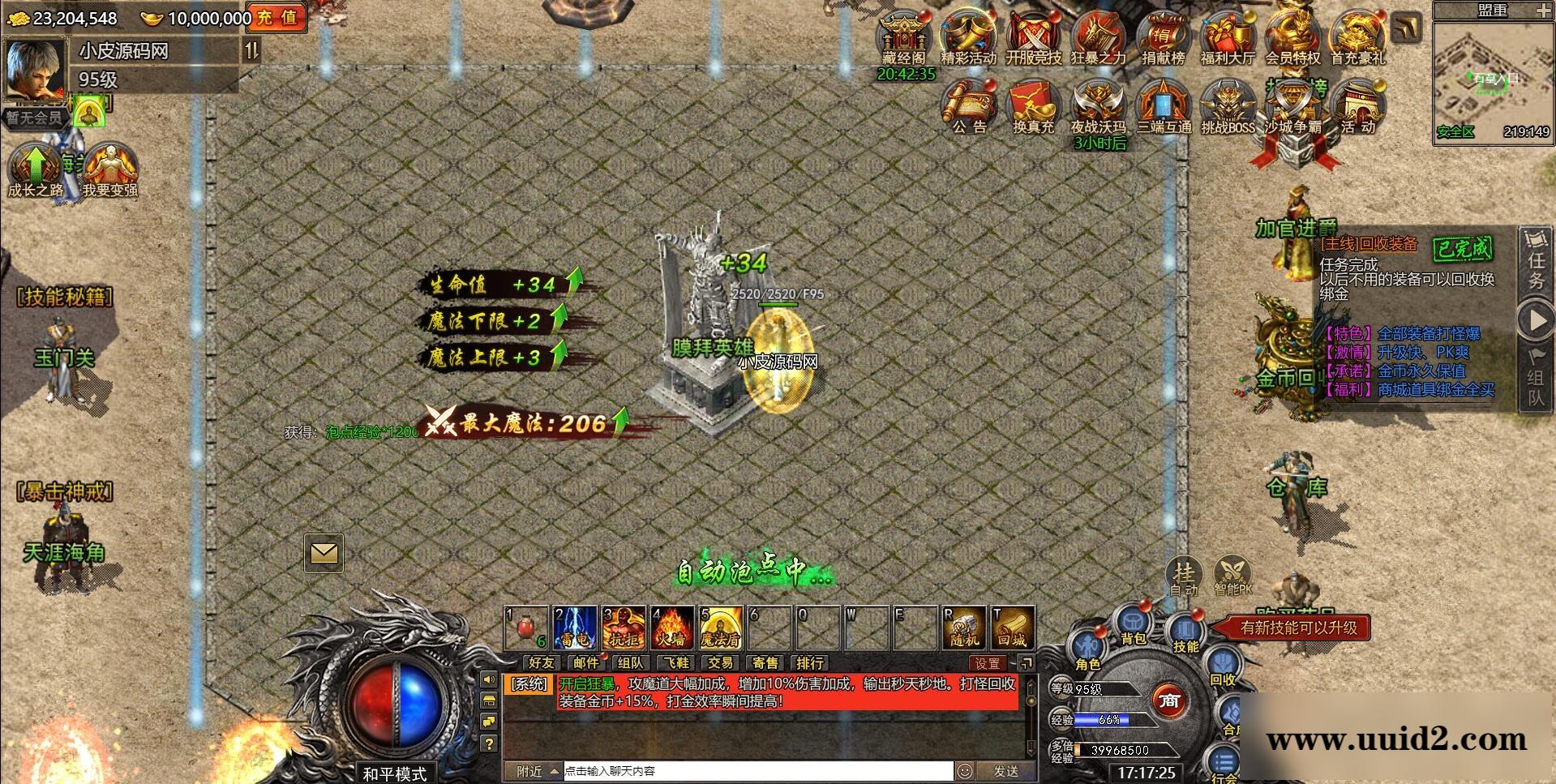Activate the 雷电 lightning skill
Viewport: 1556px width, 784px height.
(x=575, y=628)
